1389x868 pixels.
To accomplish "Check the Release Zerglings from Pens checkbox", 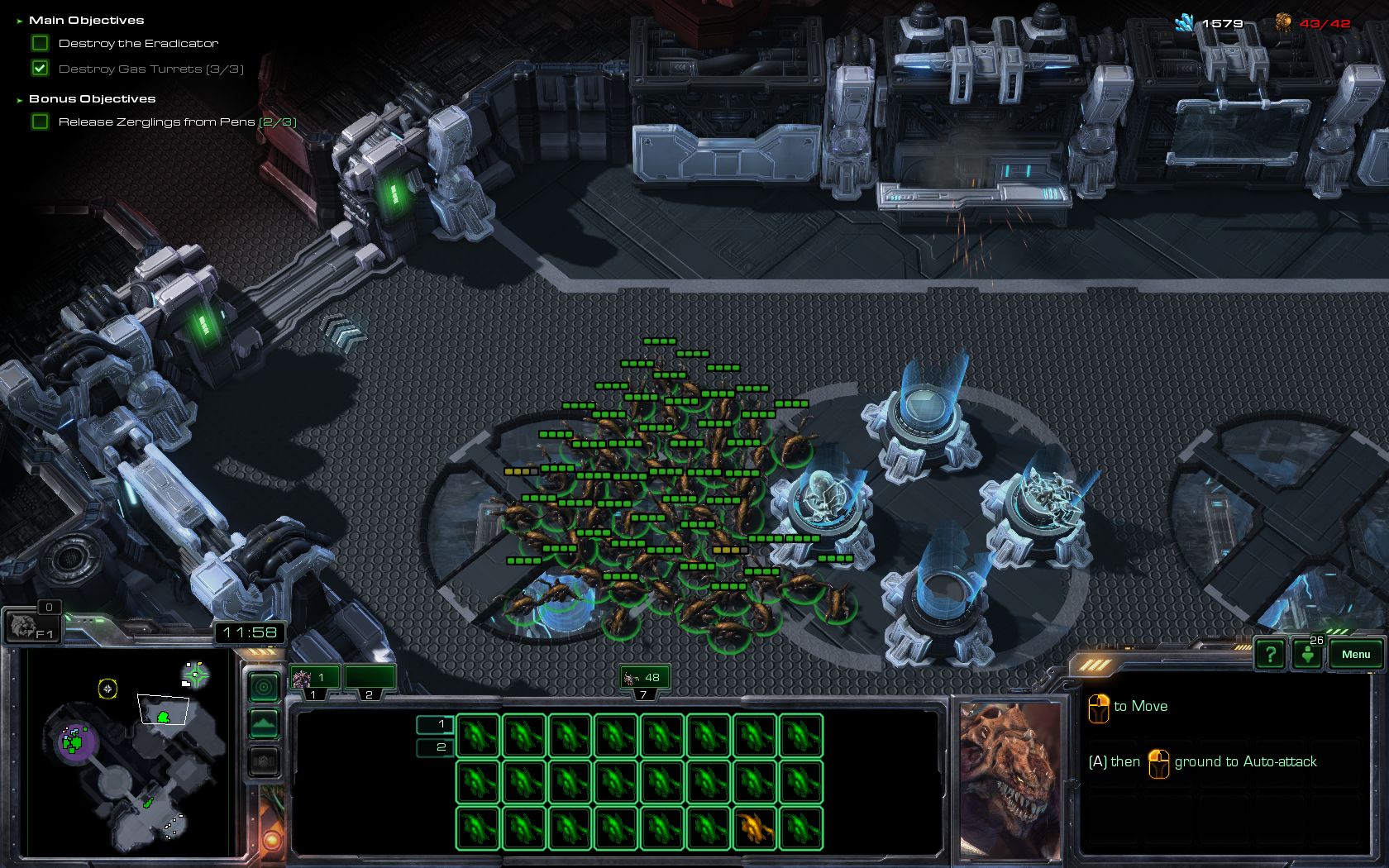I will click(40, 121).
